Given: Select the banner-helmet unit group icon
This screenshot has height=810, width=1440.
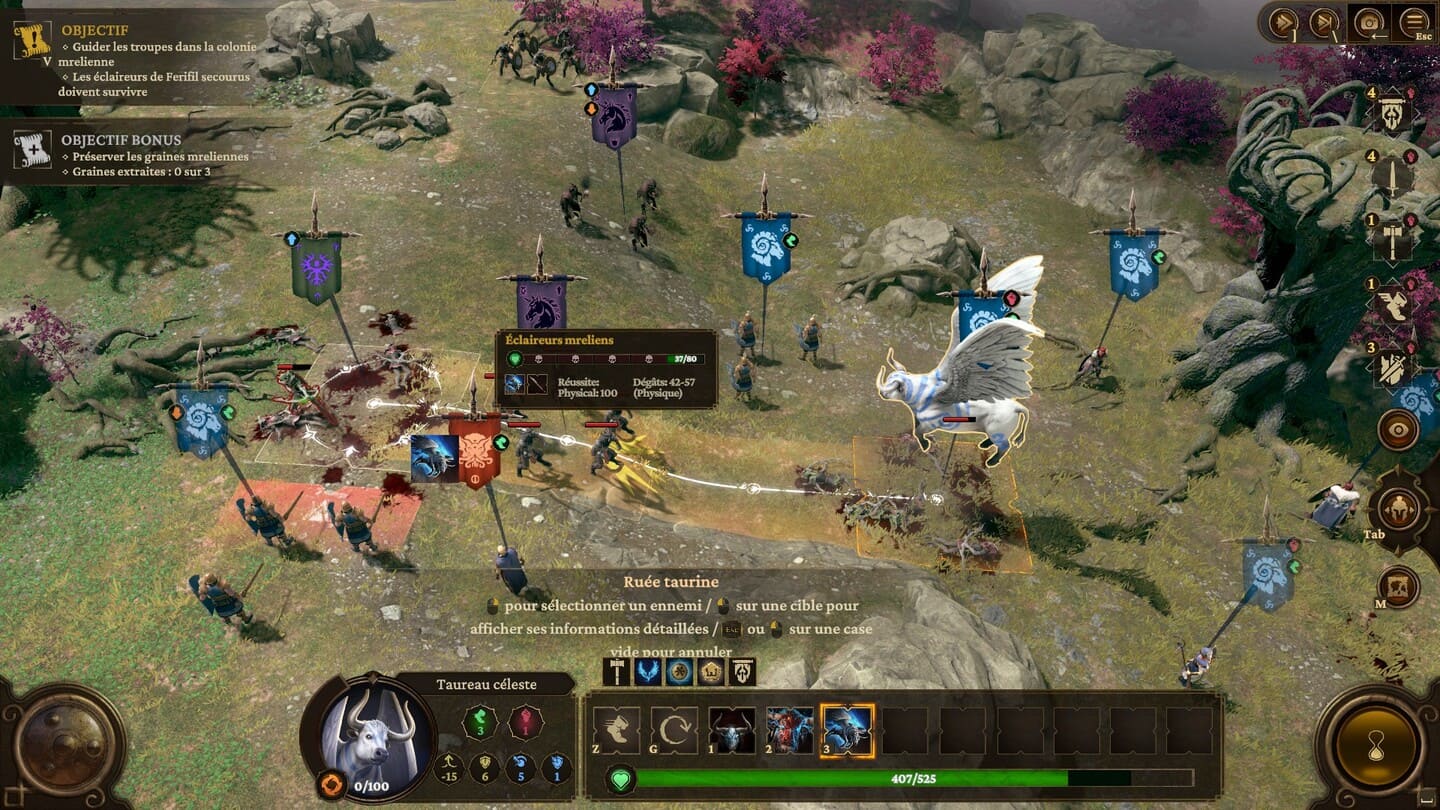Looking at the screenshot, I should (x=1391, y=115).
